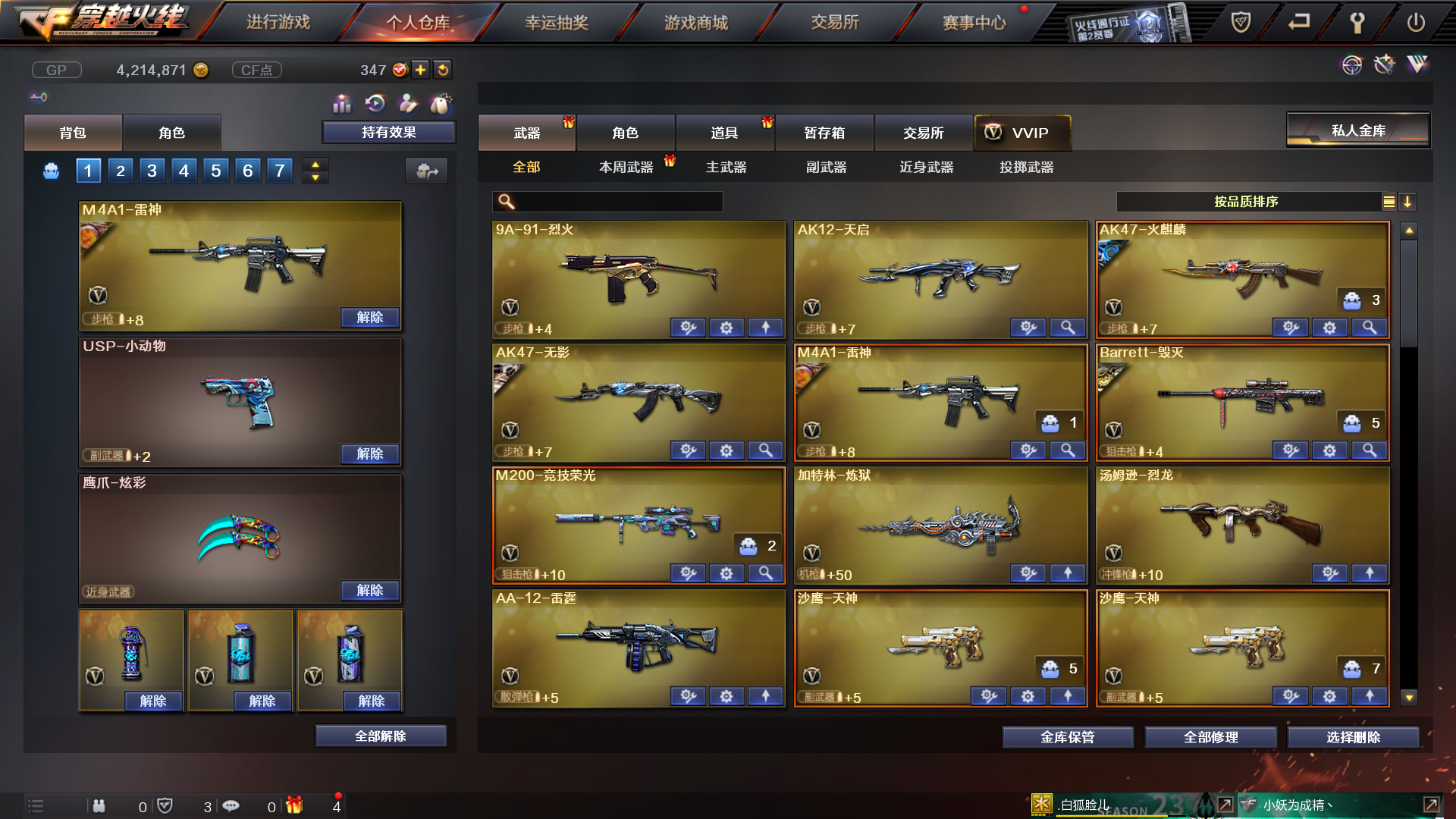
Task: Click inside the weapon search input field
Action: coord(614,202)
